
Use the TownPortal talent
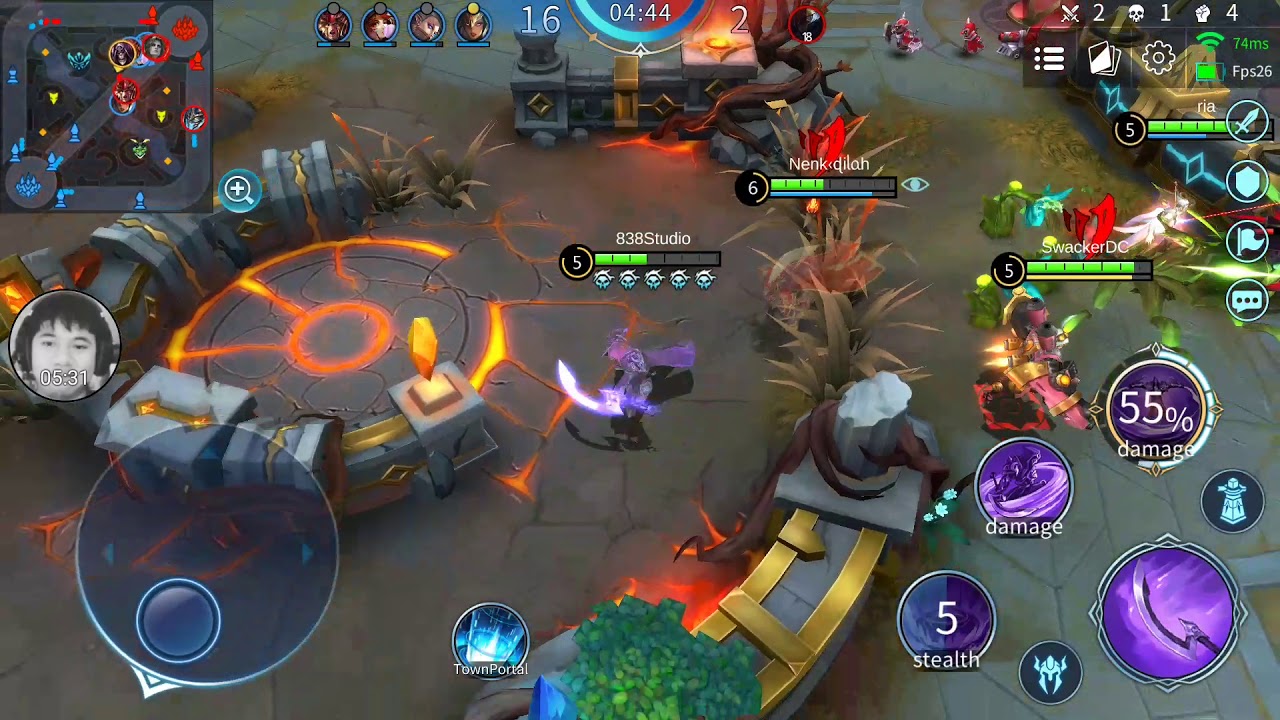(490, 638)
